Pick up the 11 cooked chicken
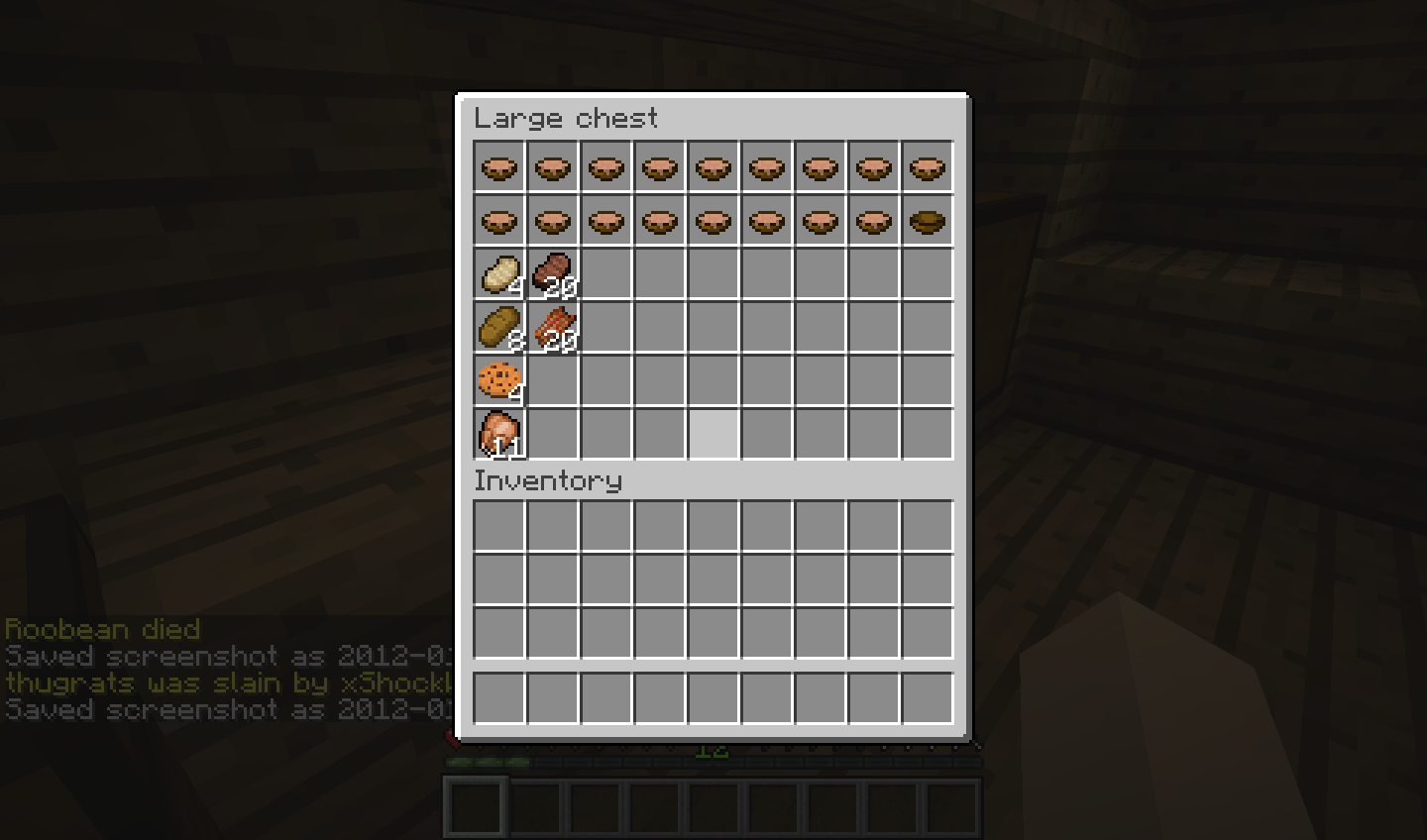Viewport: 1427px width, 840px height. coord(499,435)
